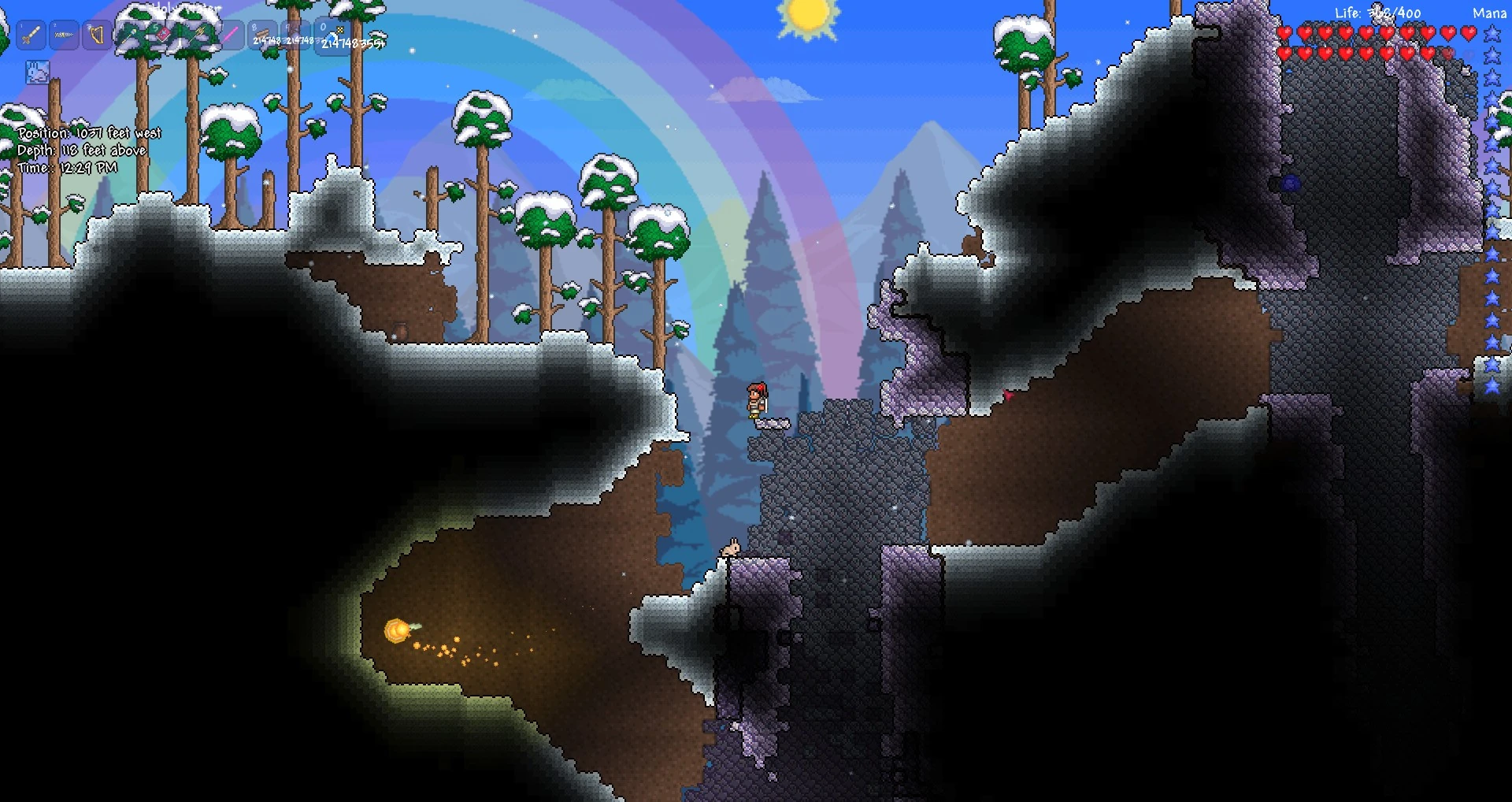
Task: Click the Position: 1037 feet west readout
Action: (89, 132)
